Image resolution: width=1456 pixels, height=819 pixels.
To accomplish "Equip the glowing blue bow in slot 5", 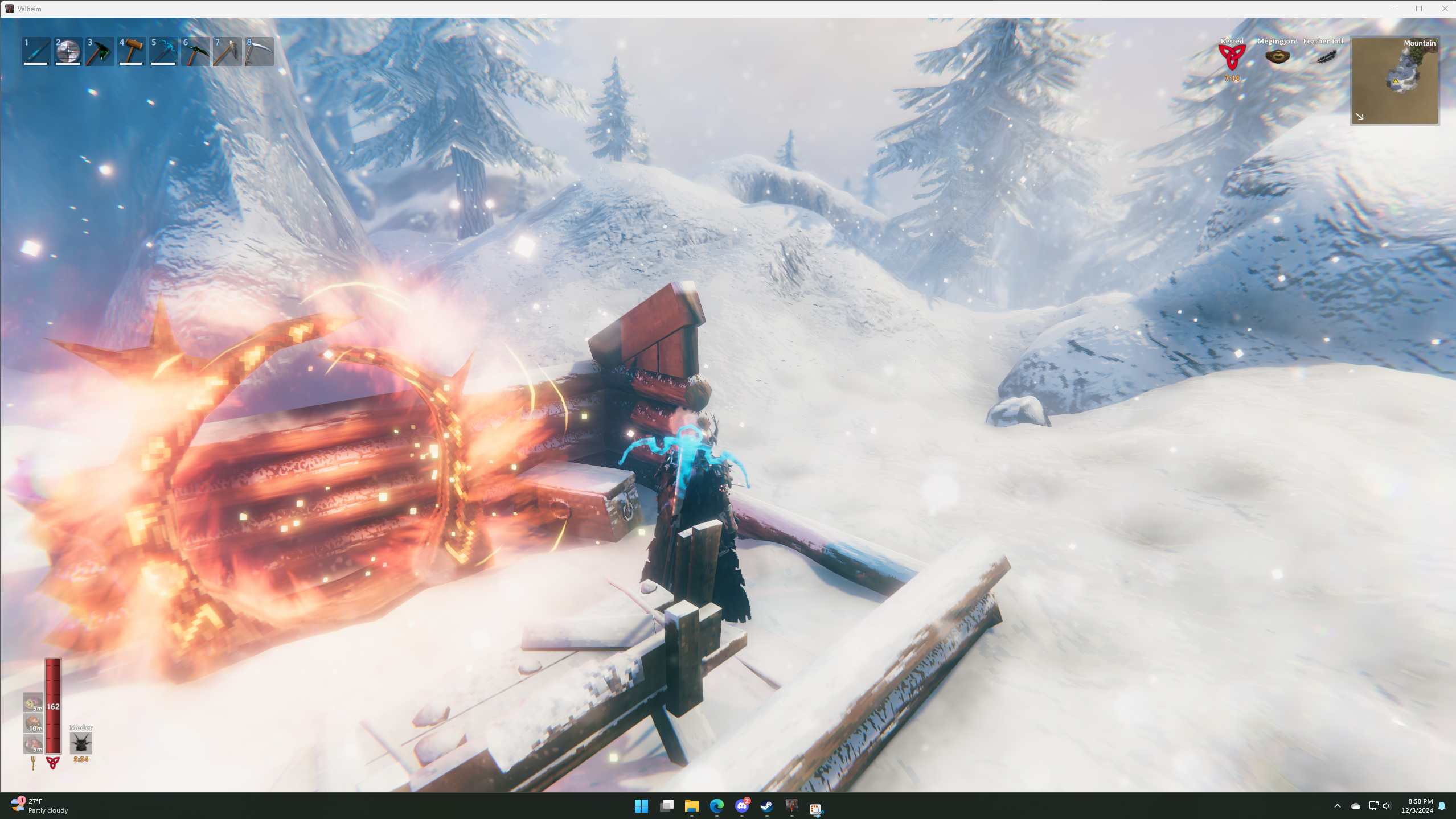I will pyautogui.click(x=163, y=52).
